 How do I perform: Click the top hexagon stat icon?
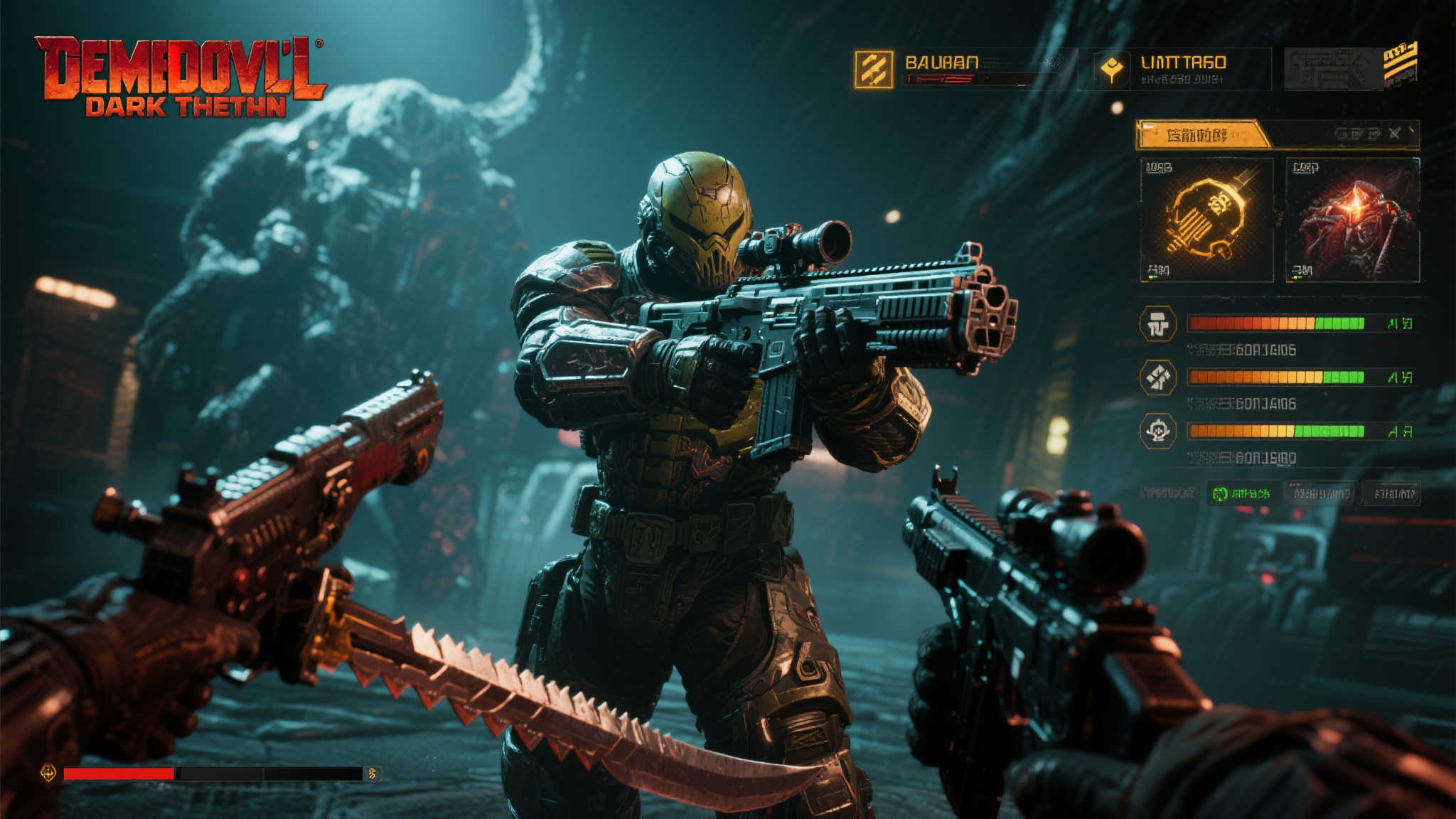point(1157,324)
